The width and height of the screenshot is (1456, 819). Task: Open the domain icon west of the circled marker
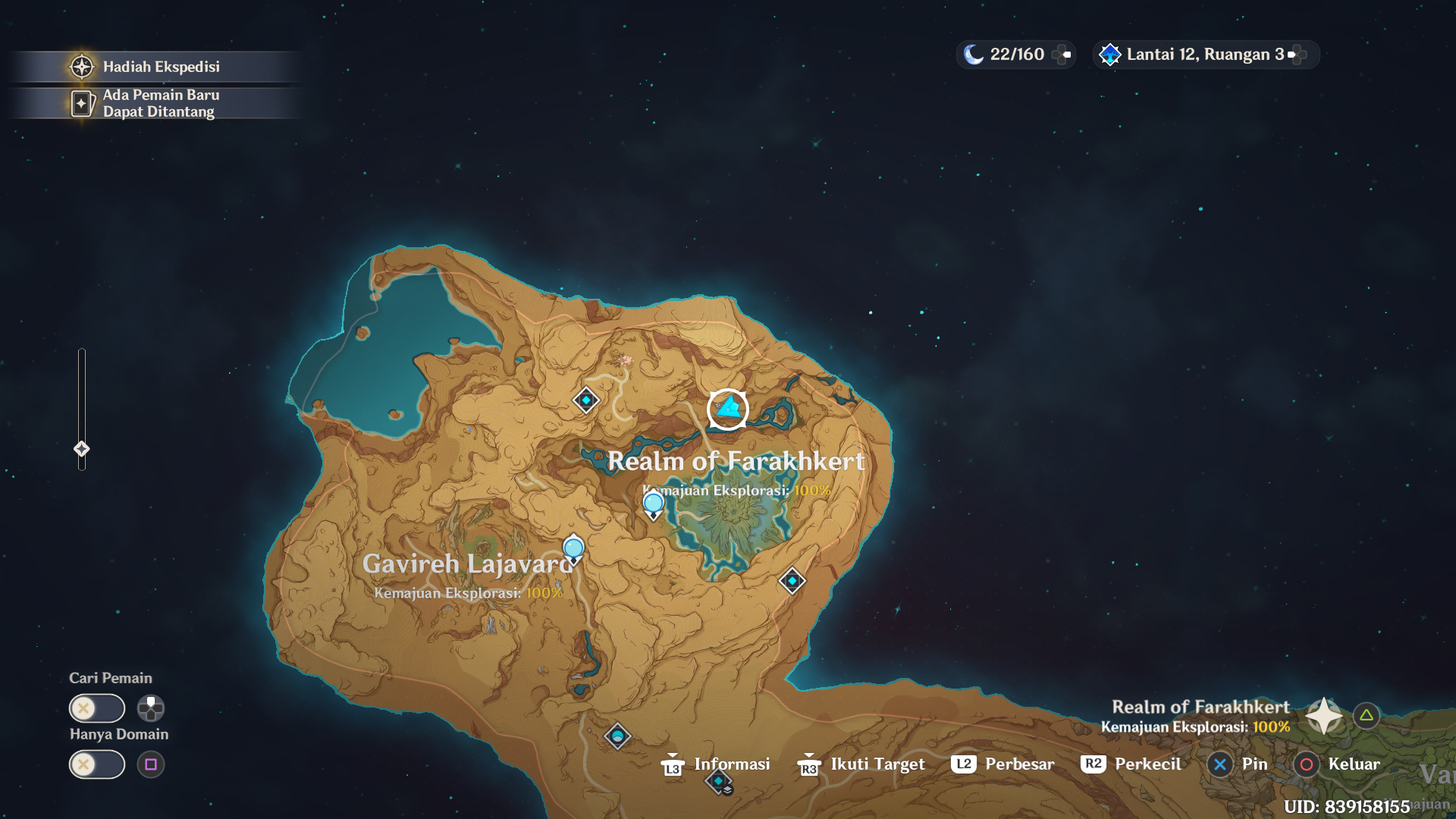pyautogui.click(x=585, y=398)
